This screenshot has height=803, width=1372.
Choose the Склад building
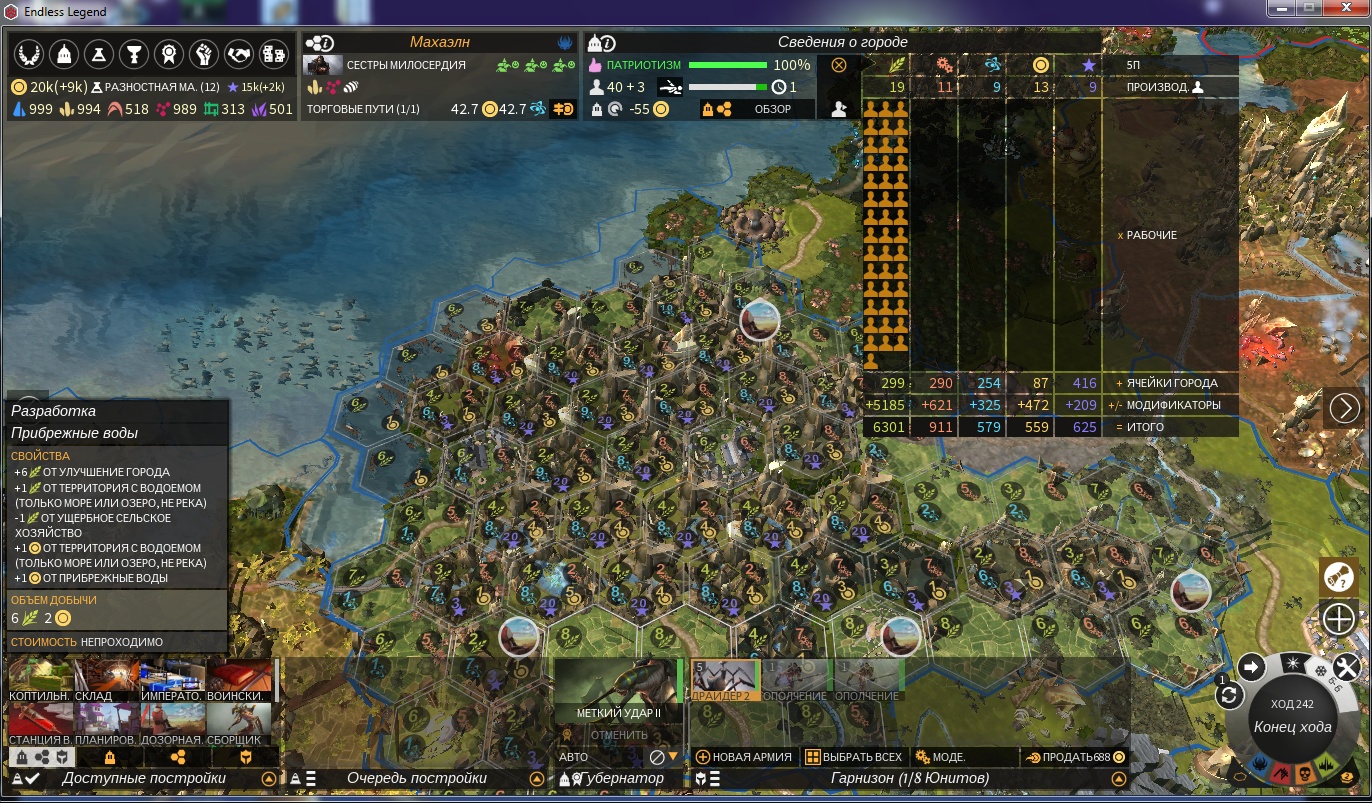coord(107,680)
